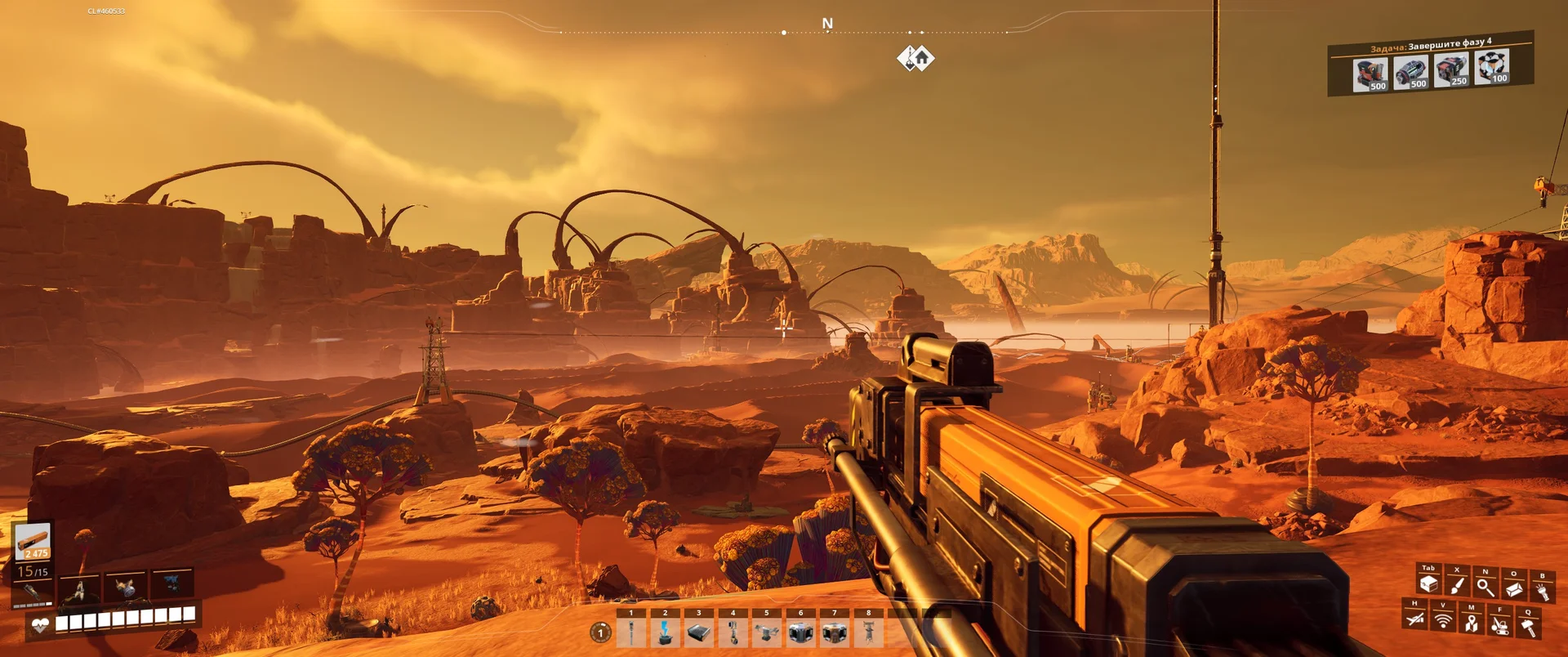Activate the dismantle wrecking-ball icon
The width and height of the screenshot is (1568, 657).
(1499, 625)
